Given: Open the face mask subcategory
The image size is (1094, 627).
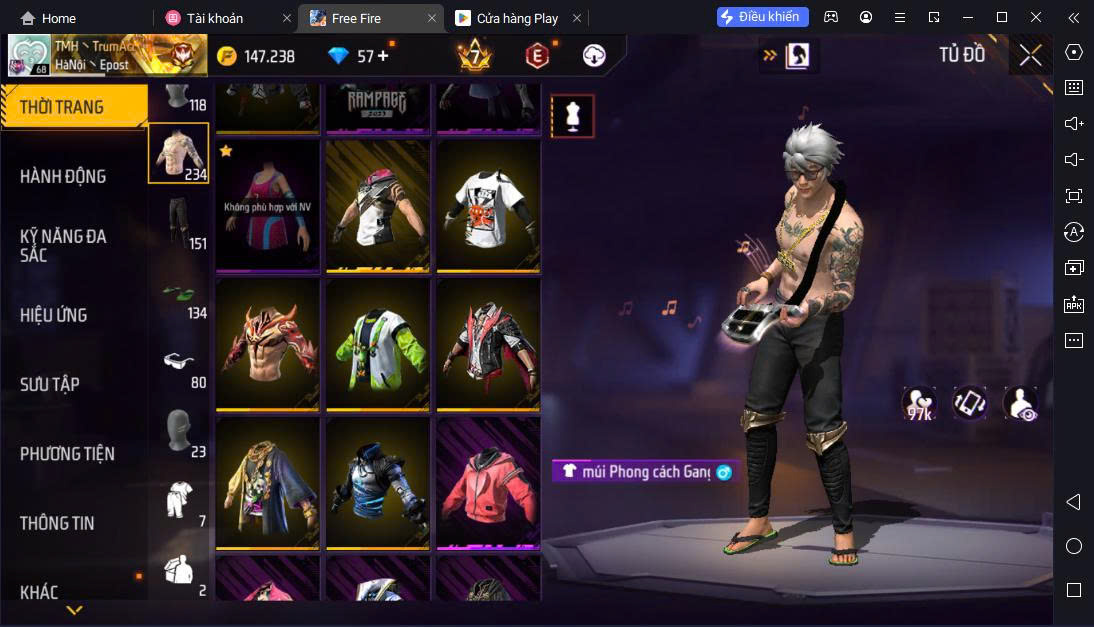Looking at the screenshot, I should 179,431.
